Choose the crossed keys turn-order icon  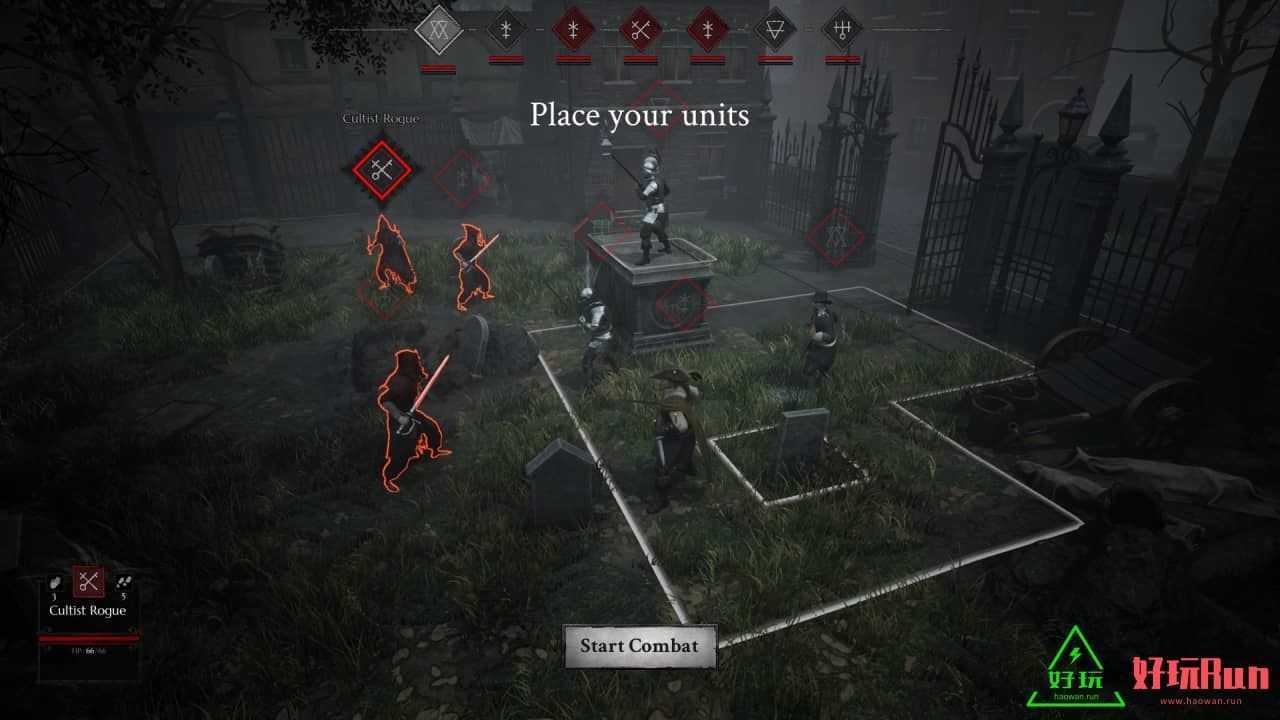pyautogui.click(x=640, y=29)
